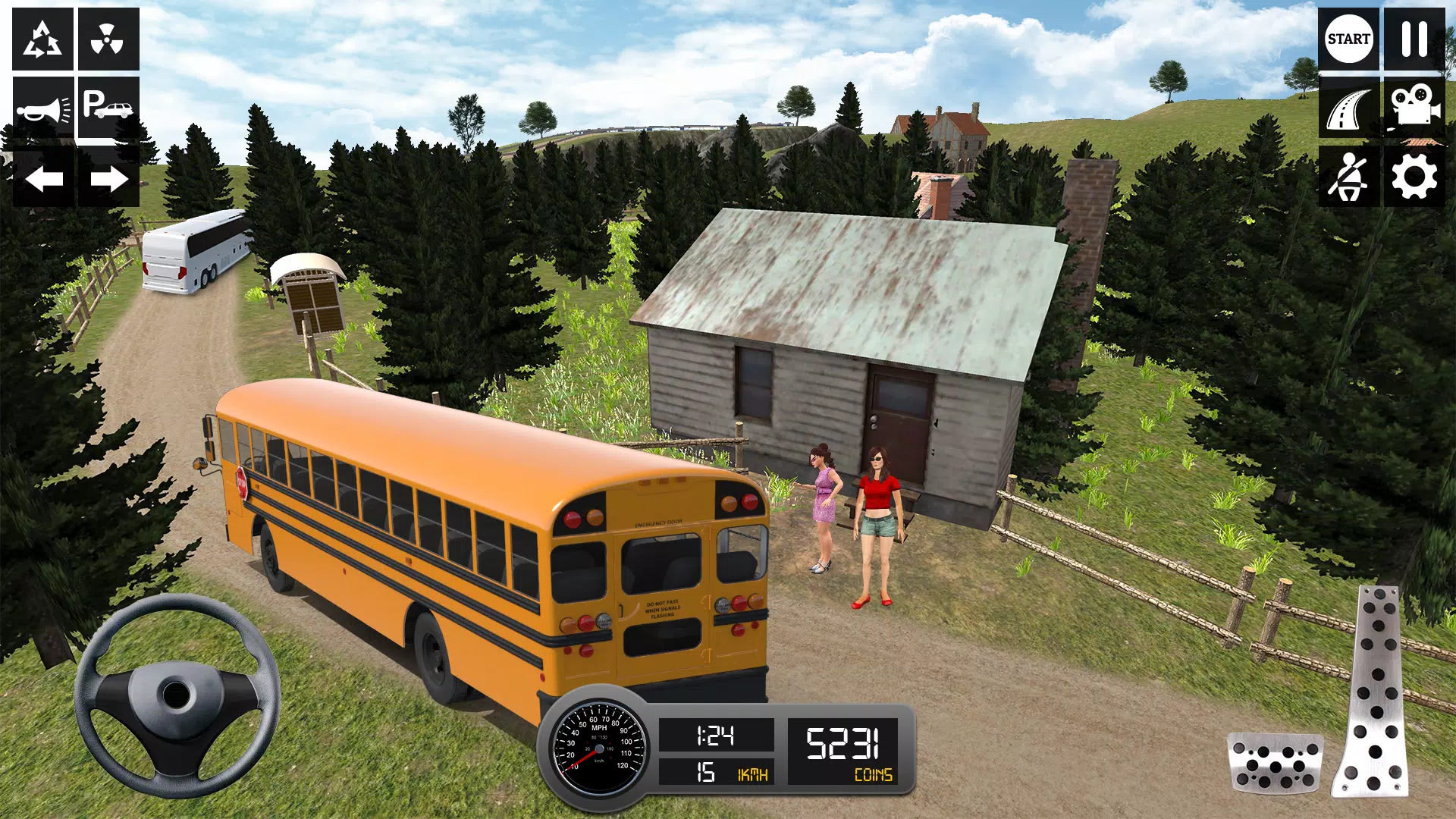Viewport: 1456px width, 819px height.
Task: Open the gear settings menu
Action: point(1414,177)
